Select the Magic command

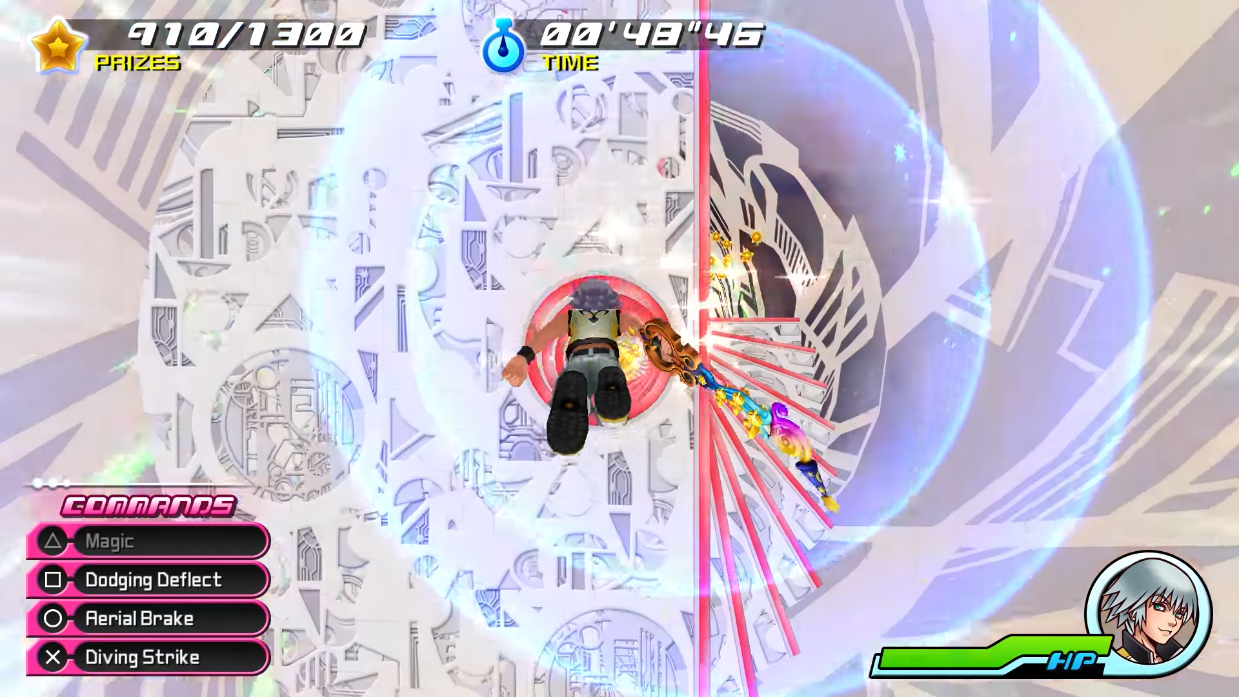click(x=148, y=541)
